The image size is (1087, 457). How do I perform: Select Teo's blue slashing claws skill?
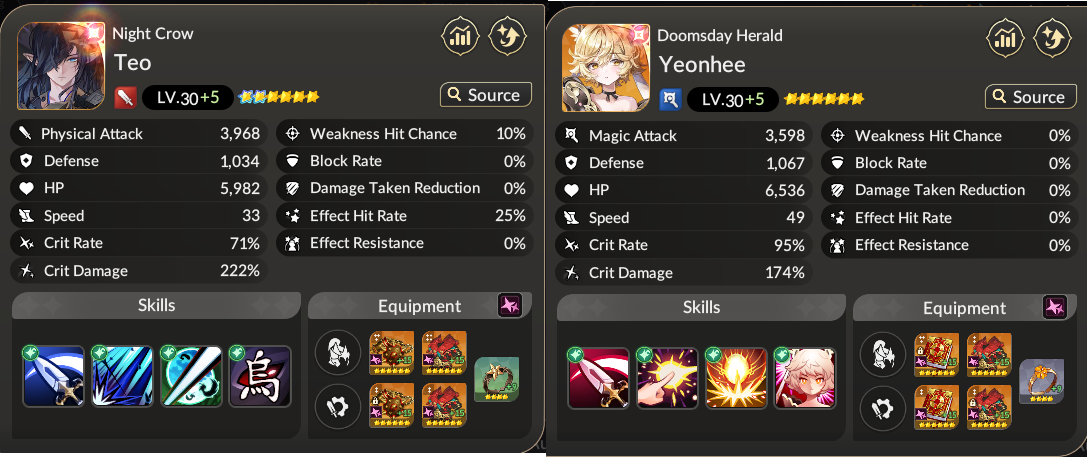click(122, 377)
